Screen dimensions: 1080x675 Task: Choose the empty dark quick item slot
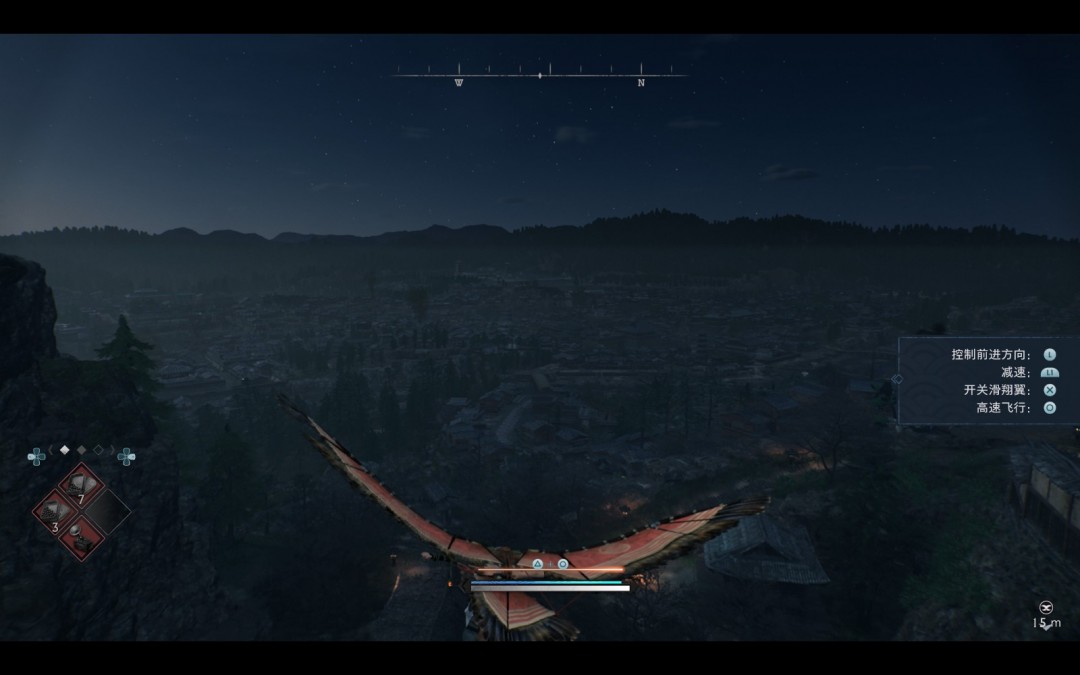click(x=106, y=511)
